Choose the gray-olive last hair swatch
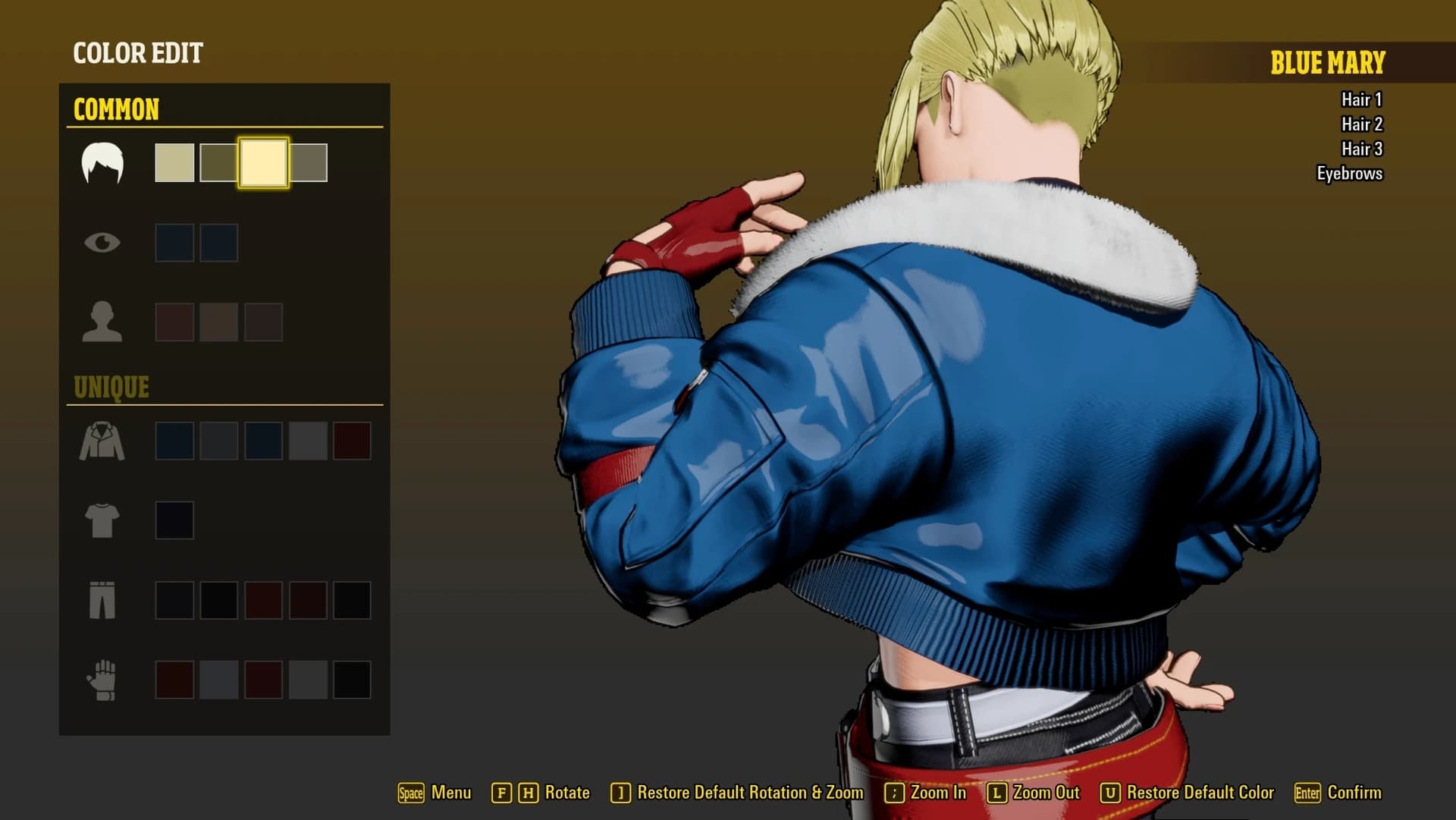 tap(309, 162)
